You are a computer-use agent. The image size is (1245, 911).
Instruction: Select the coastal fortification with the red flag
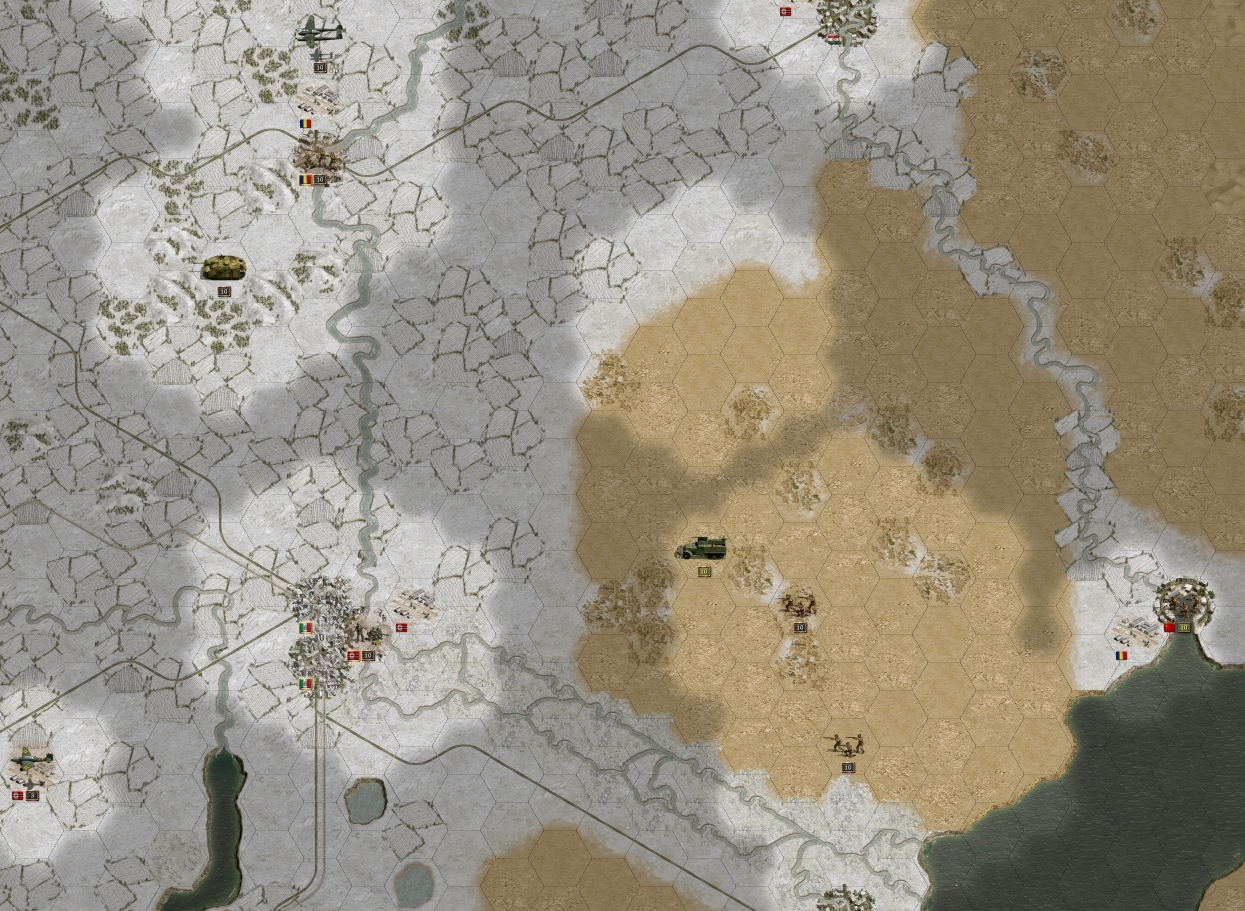pos(1184,602)
